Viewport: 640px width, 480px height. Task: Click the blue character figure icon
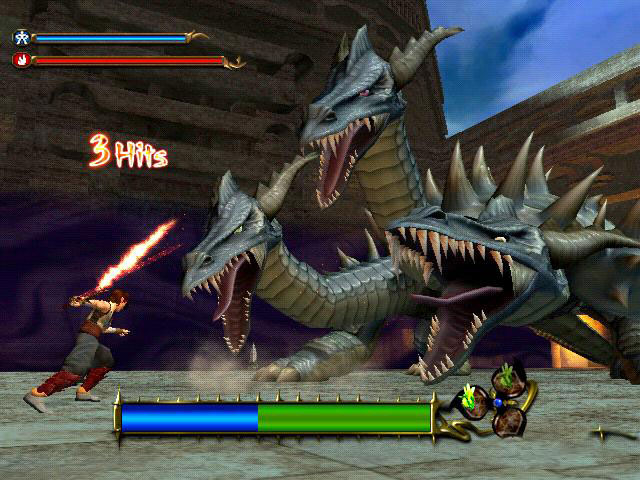click(21, 38)
